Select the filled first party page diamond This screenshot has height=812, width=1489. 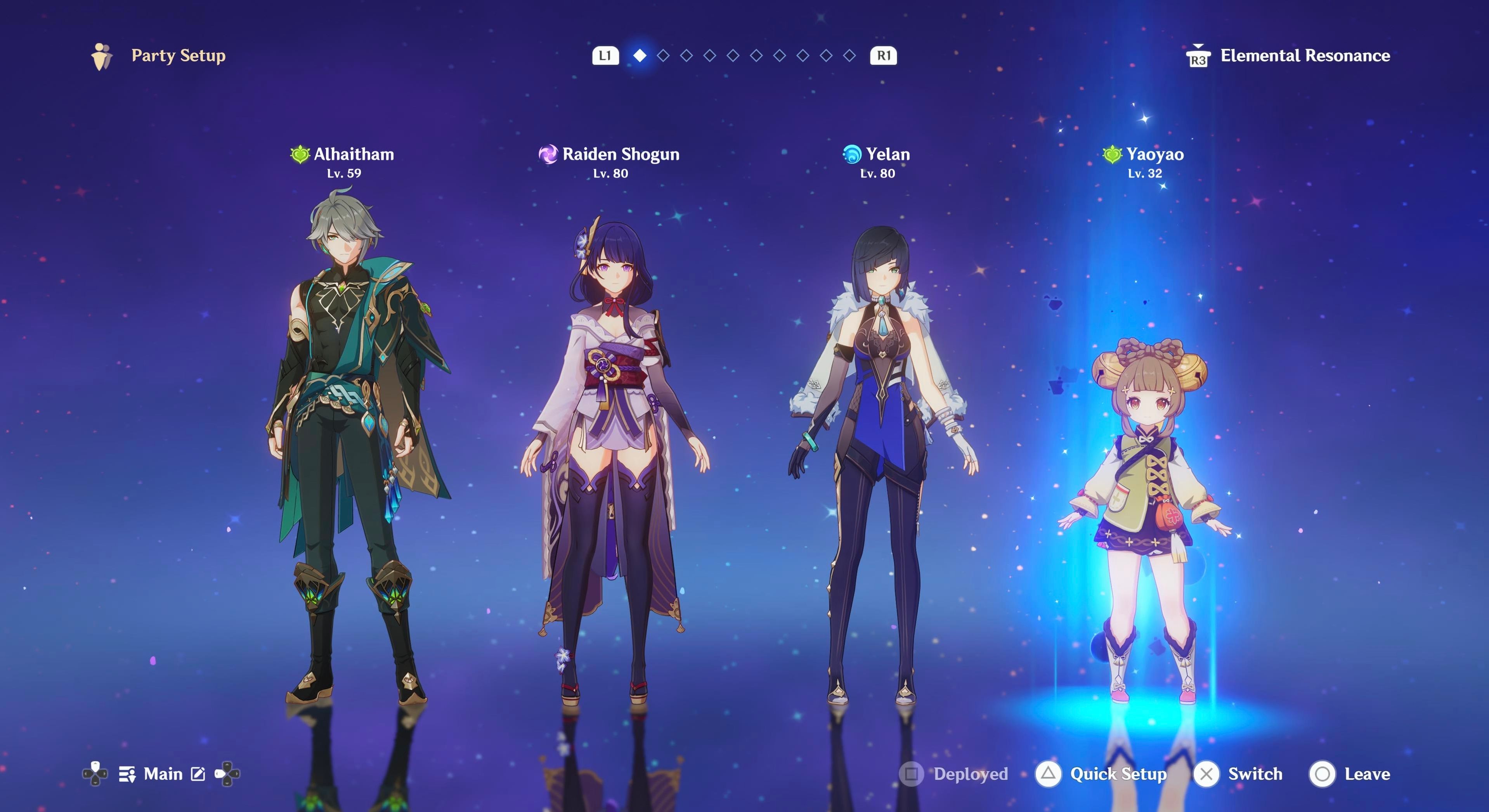pyautogui.click(x=640, y=55)
